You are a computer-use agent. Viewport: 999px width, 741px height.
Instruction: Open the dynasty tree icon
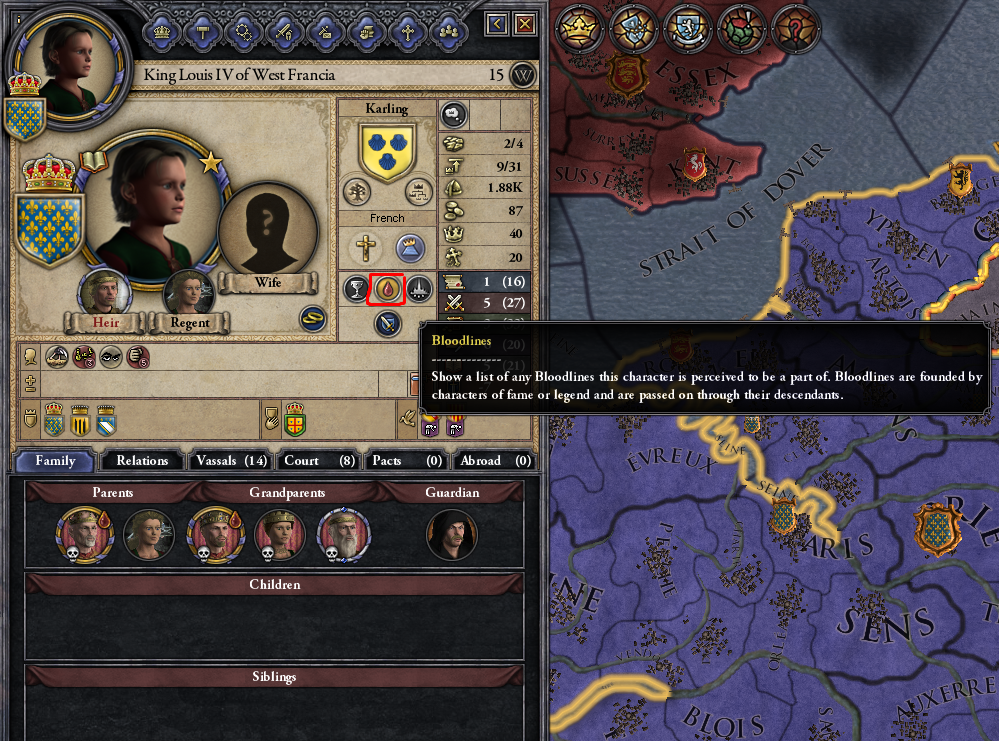[357, 192]
